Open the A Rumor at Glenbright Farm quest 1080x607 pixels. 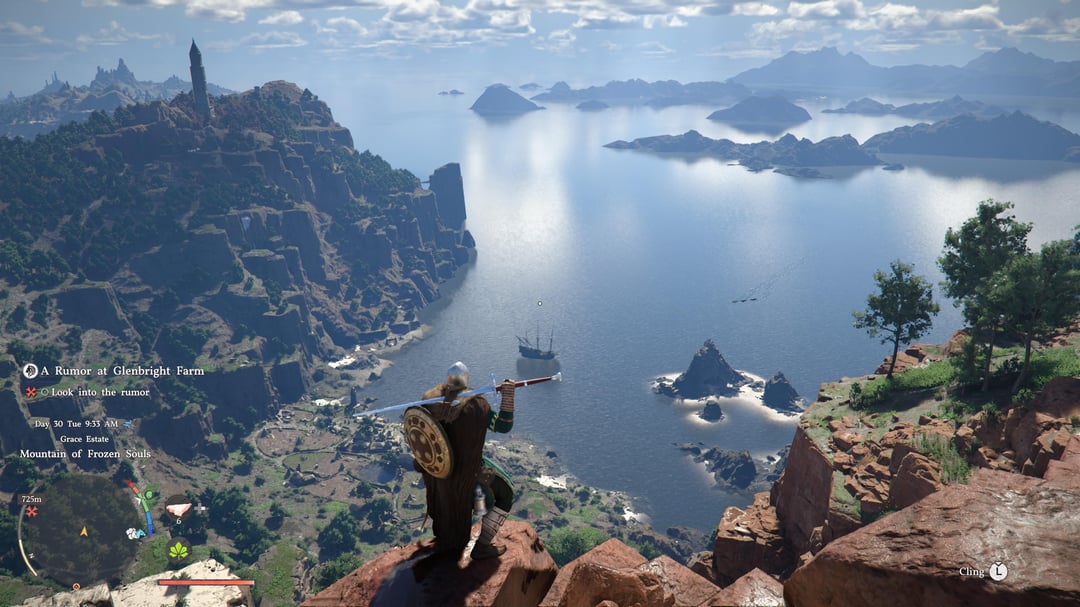pyautogui.click(x=122, y=371)
